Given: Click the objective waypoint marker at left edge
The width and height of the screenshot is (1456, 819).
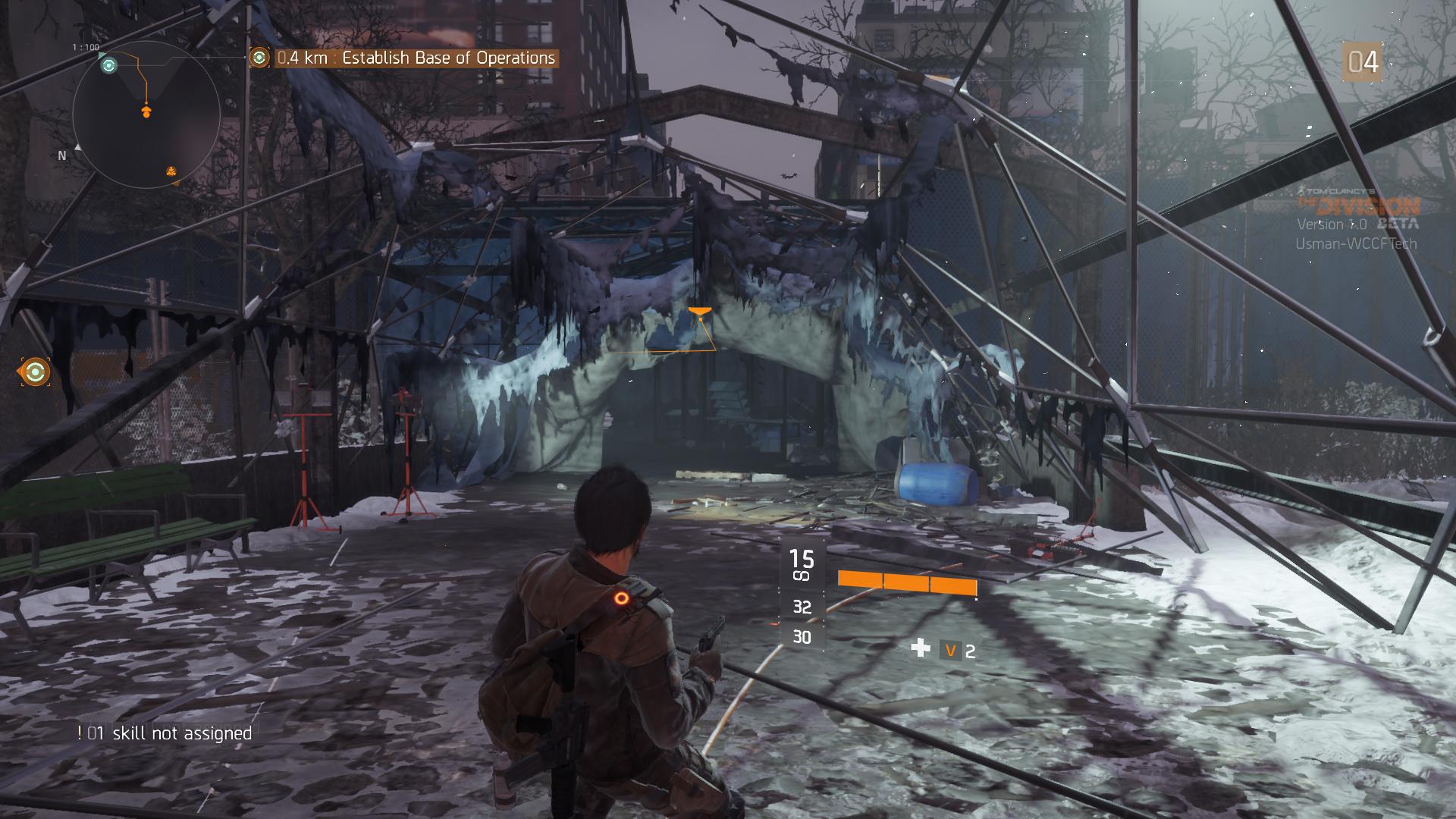Looking at the screenshot, I should [x=35, y=372].
